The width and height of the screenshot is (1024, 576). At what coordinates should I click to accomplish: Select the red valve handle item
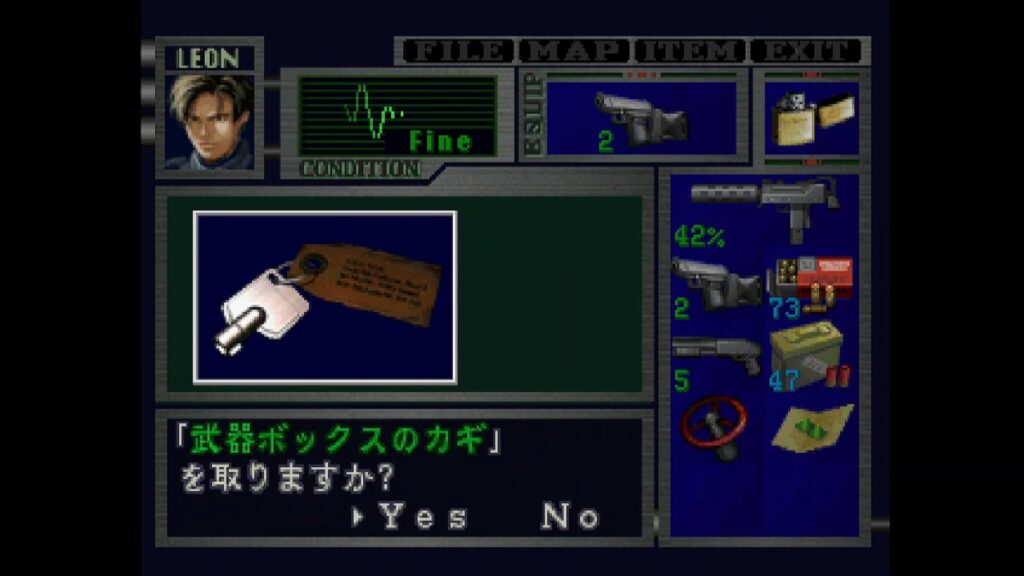(717, 427)
